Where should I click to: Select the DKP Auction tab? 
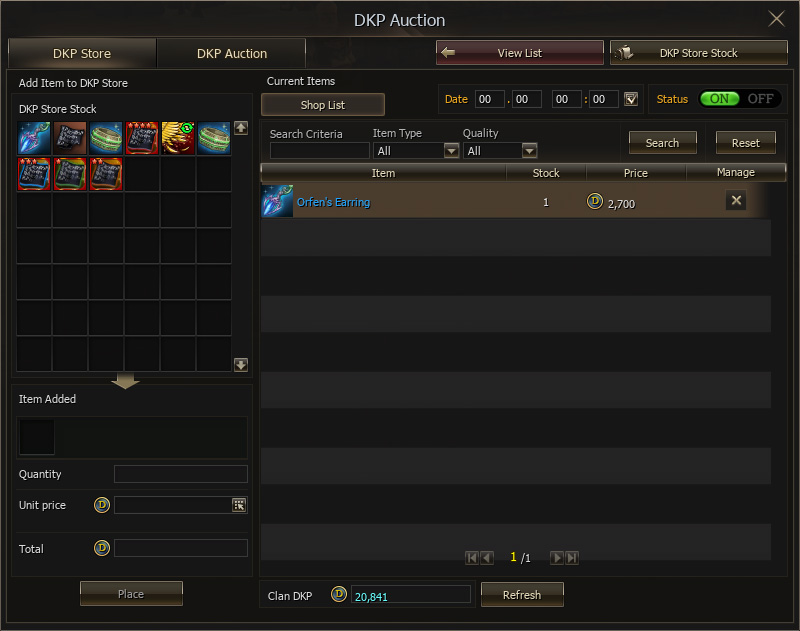coord(231,53)
